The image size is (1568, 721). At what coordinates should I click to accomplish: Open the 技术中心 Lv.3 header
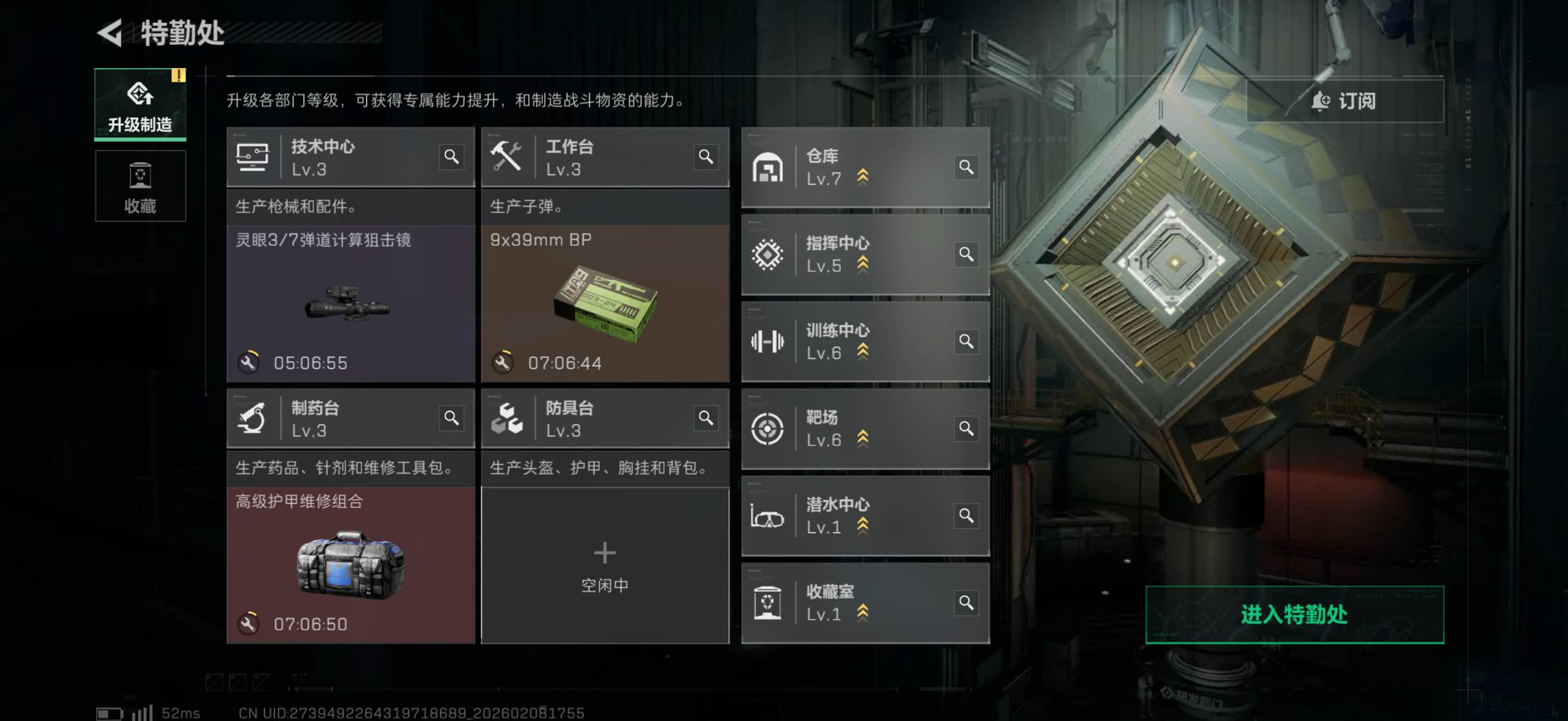tap(341, 157)
